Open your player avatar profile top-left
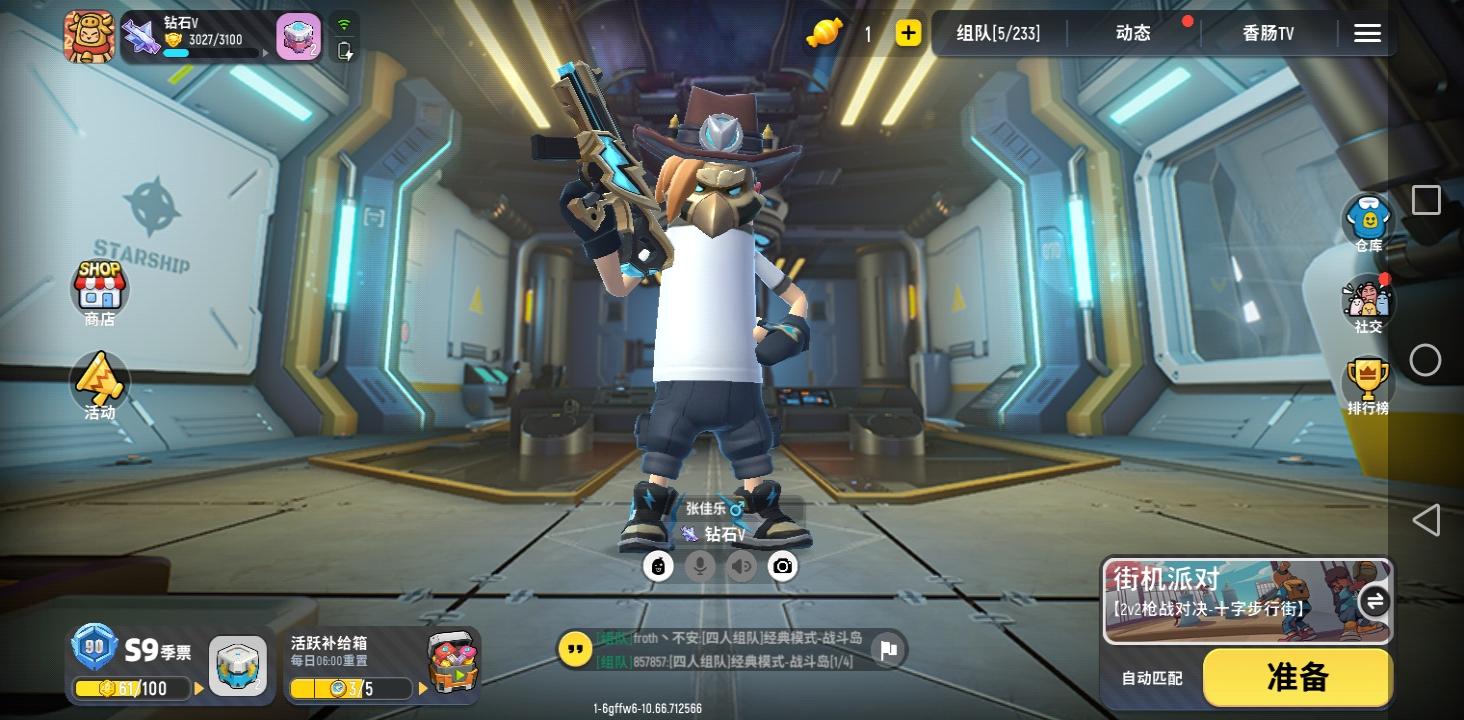This screenshot has width=1464, height=720. click(88, 33)
